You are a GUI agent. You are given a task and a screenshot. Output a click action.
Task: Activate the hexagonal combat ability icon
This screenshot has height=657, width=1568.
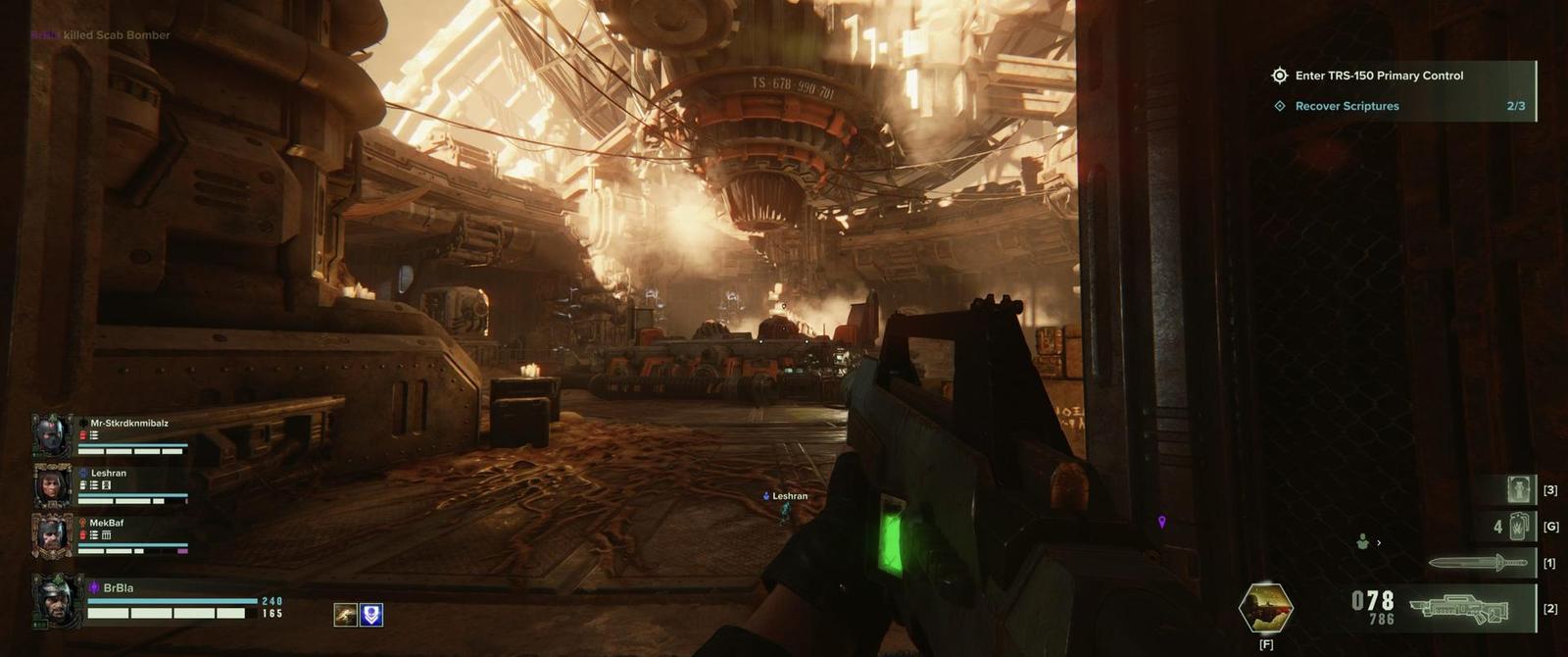[1266, 608]
